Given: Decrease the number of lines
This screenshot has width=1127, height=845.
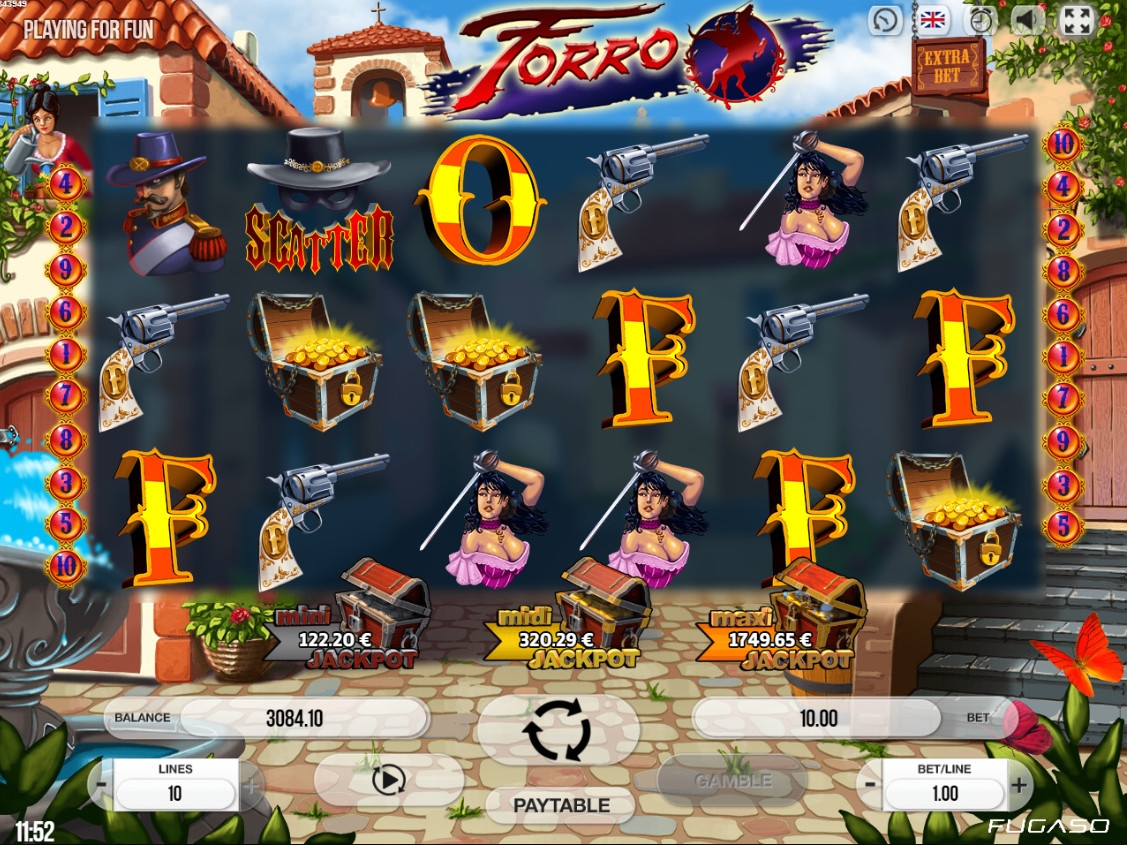Looking at the screenshot, I should click(102, 786).
